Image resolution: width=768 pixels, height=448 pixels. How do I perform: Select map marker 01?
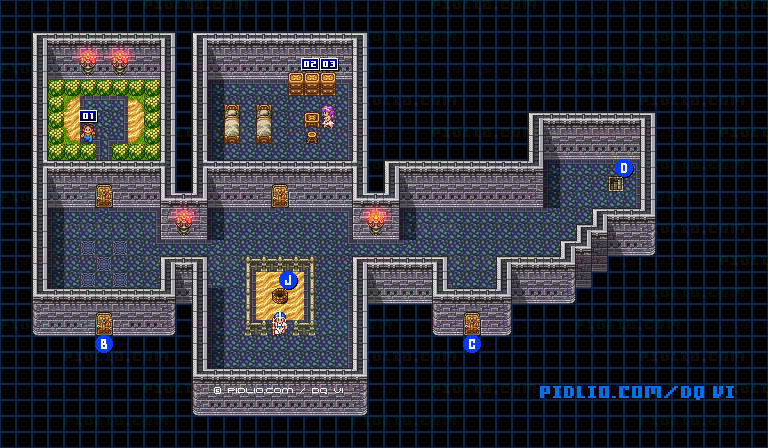(88, 116)
